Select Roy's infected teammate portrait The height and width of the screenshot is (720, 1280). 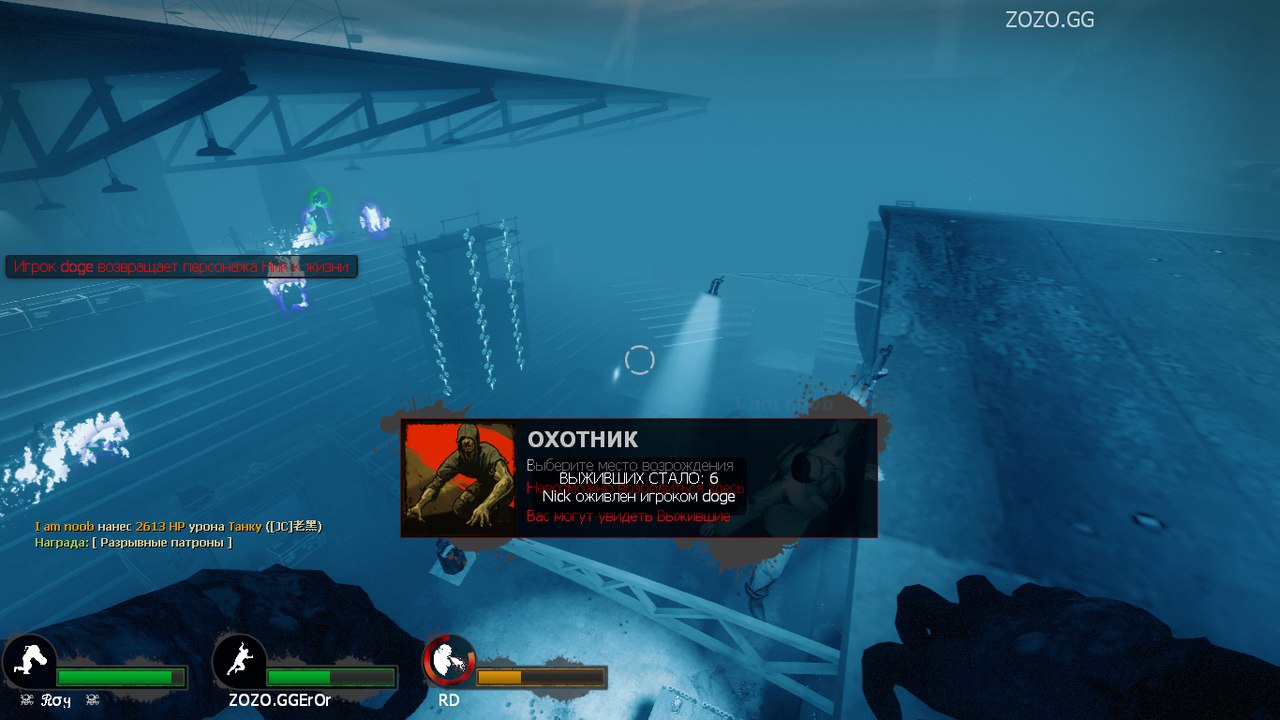coord(30,661)
